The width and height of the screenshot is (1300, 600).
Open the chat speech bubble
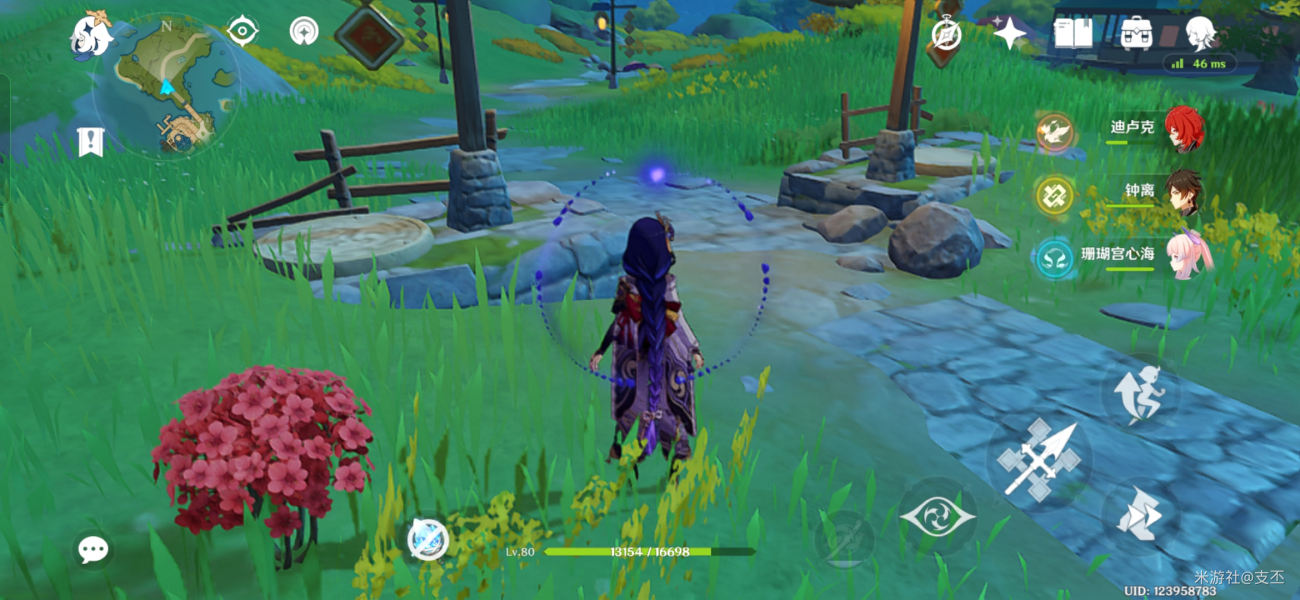click(x=93, y=549)
